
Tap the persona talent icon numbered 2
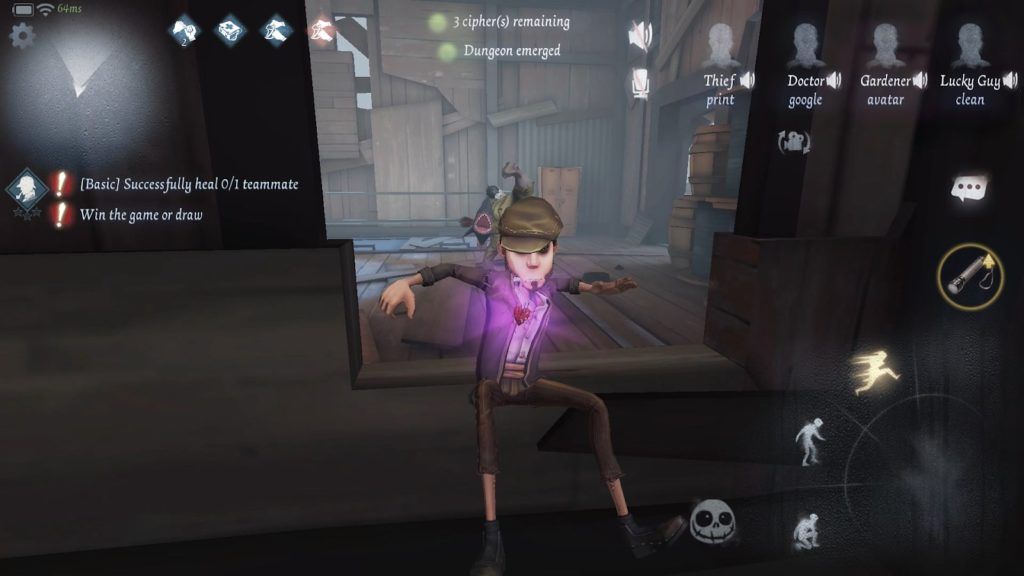[185, 31]
